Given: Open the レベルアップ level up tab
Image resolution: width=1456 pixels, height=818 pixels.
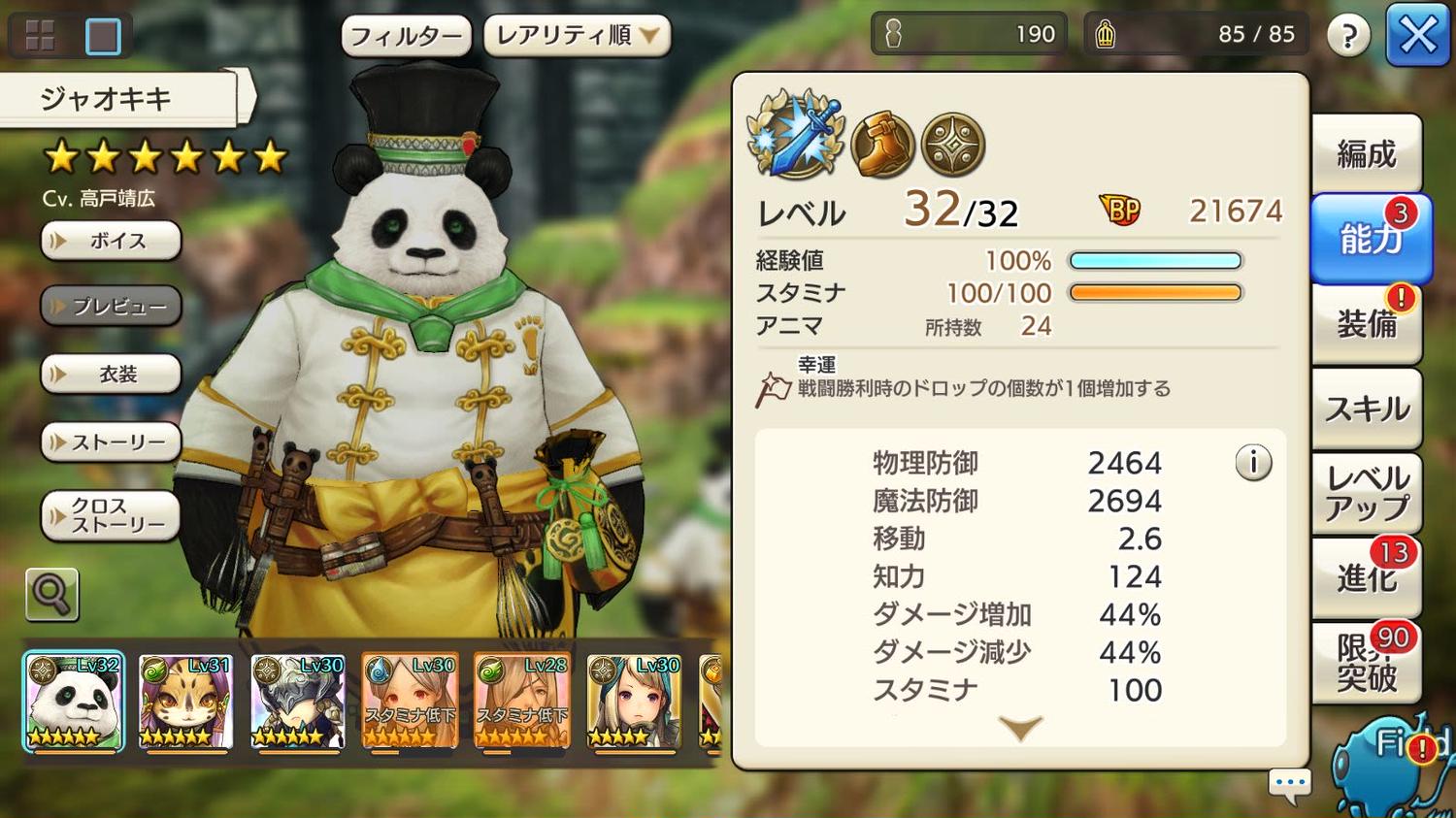Looking at the screenshot, I should point(1366,493).
